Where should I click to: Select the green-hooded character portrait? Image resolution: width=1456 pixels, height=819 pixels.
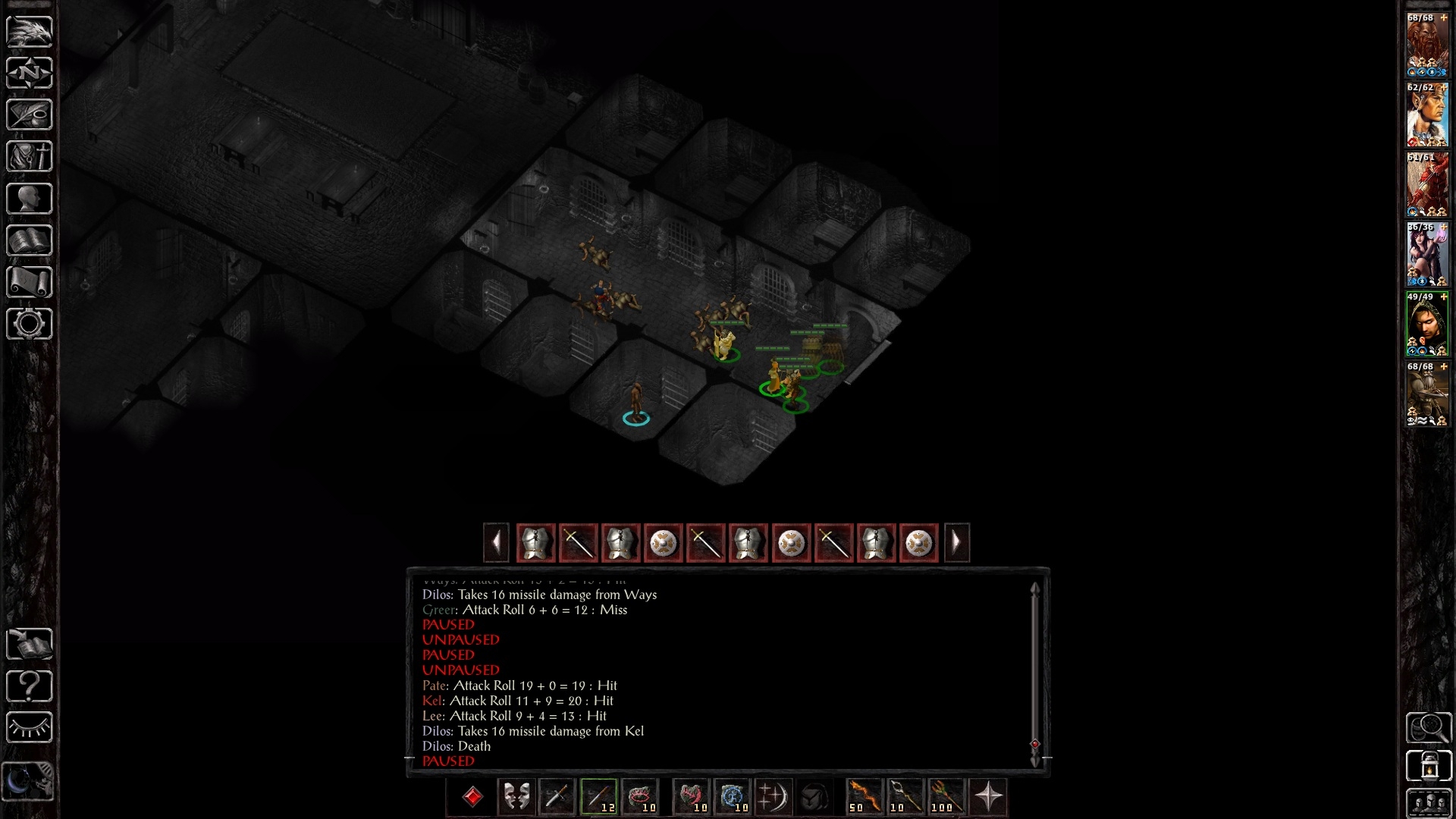[1427, 324]
